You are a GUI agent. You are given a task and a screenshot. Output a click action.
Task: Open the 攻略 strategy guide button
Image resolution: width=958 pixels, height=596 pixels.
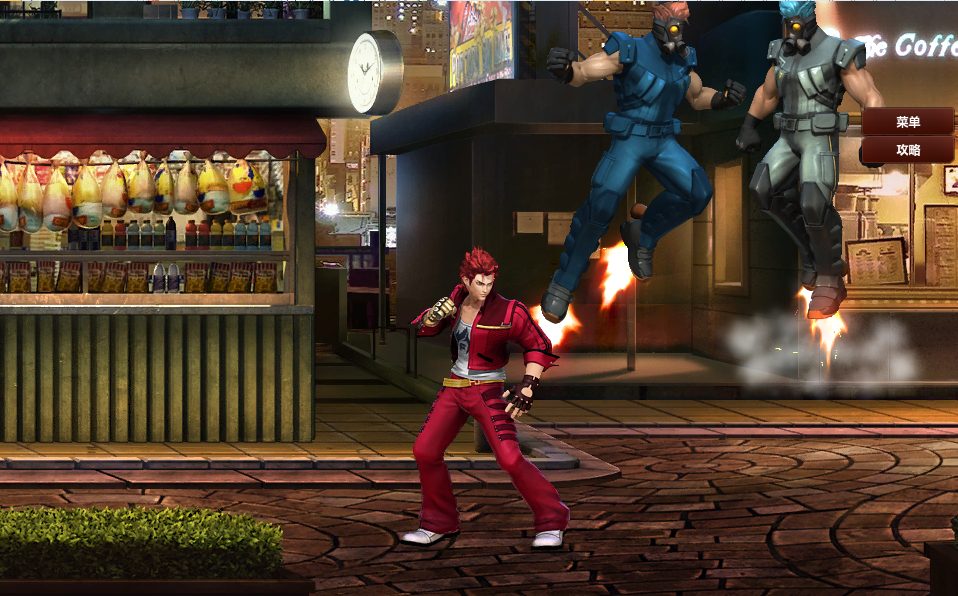[908, 150]
